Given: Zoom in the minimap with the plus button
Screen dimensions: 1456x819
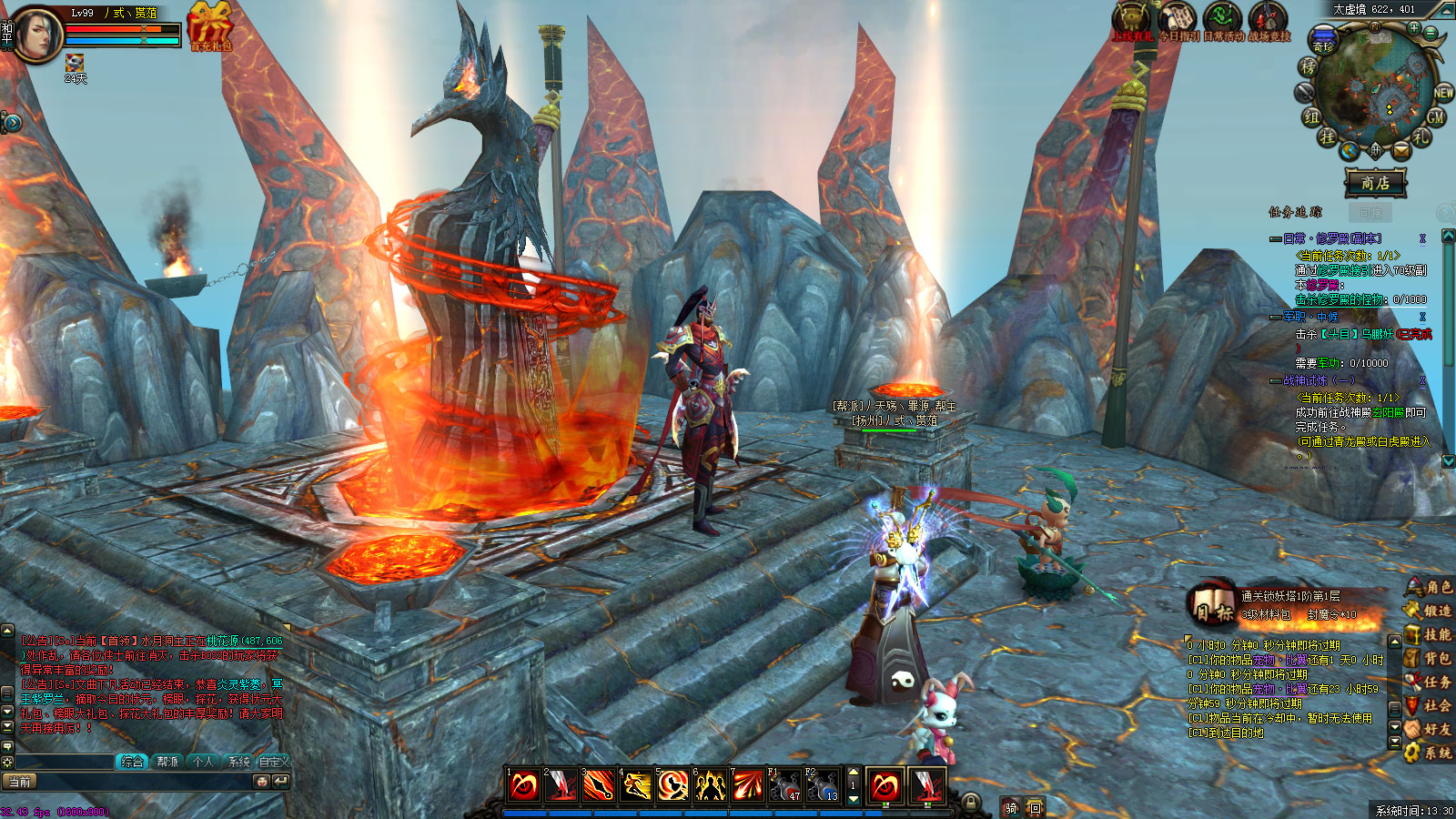Looking at the screenshot, I should pos(1413,29).
